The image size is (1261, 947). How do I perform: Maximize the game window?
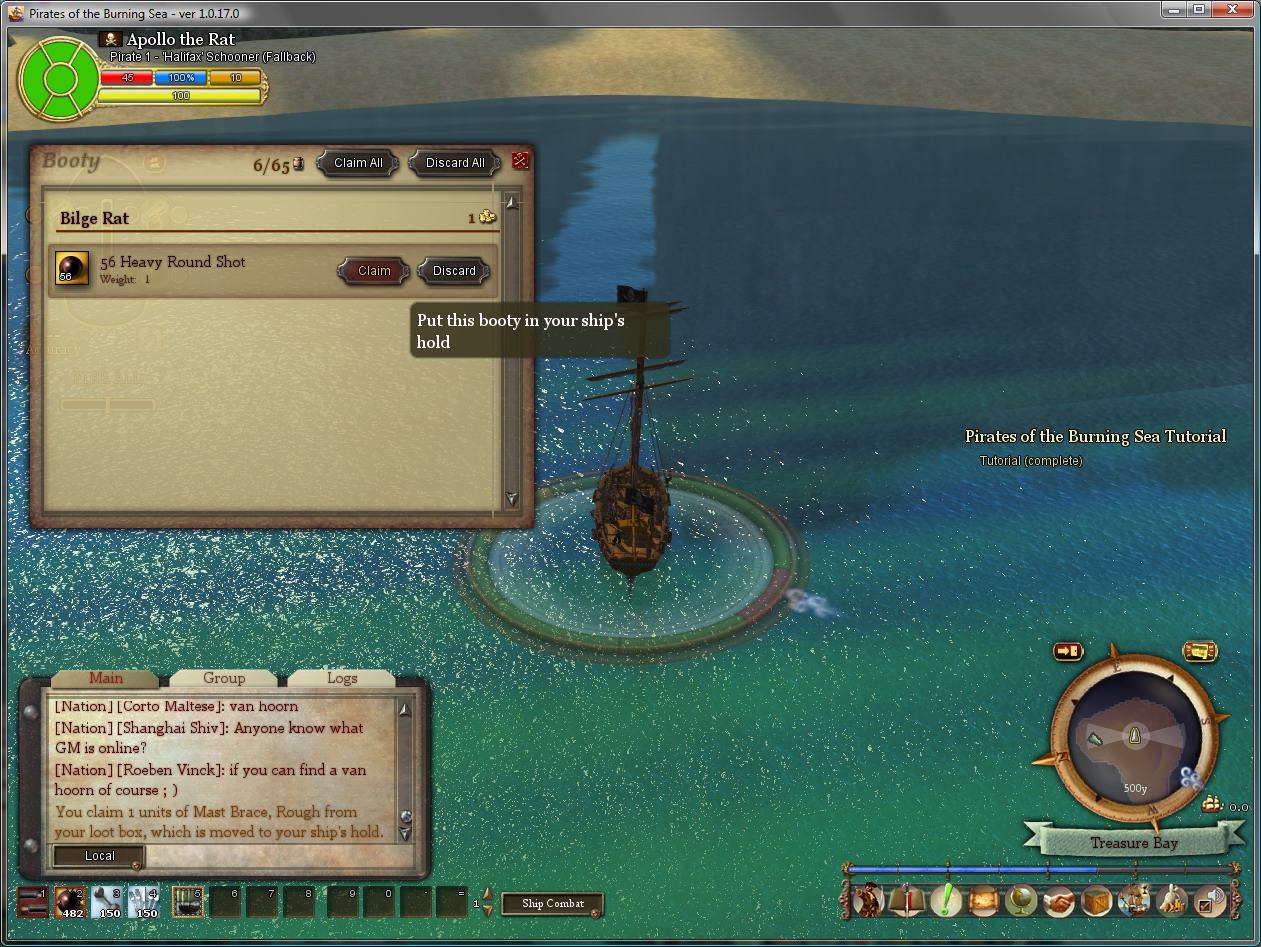[1199, 9]
